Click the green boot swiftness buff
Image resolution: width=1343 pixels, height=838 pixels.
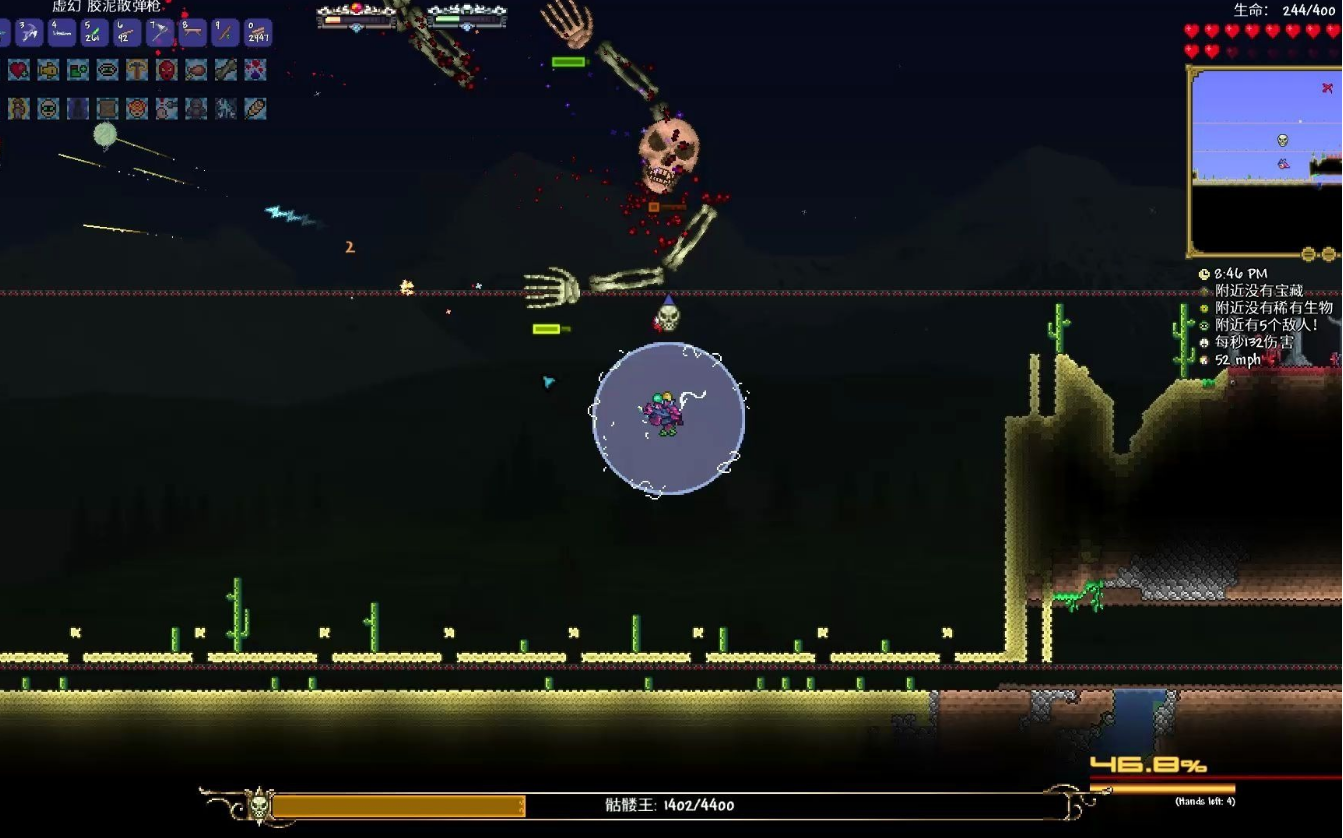[78, 69]
